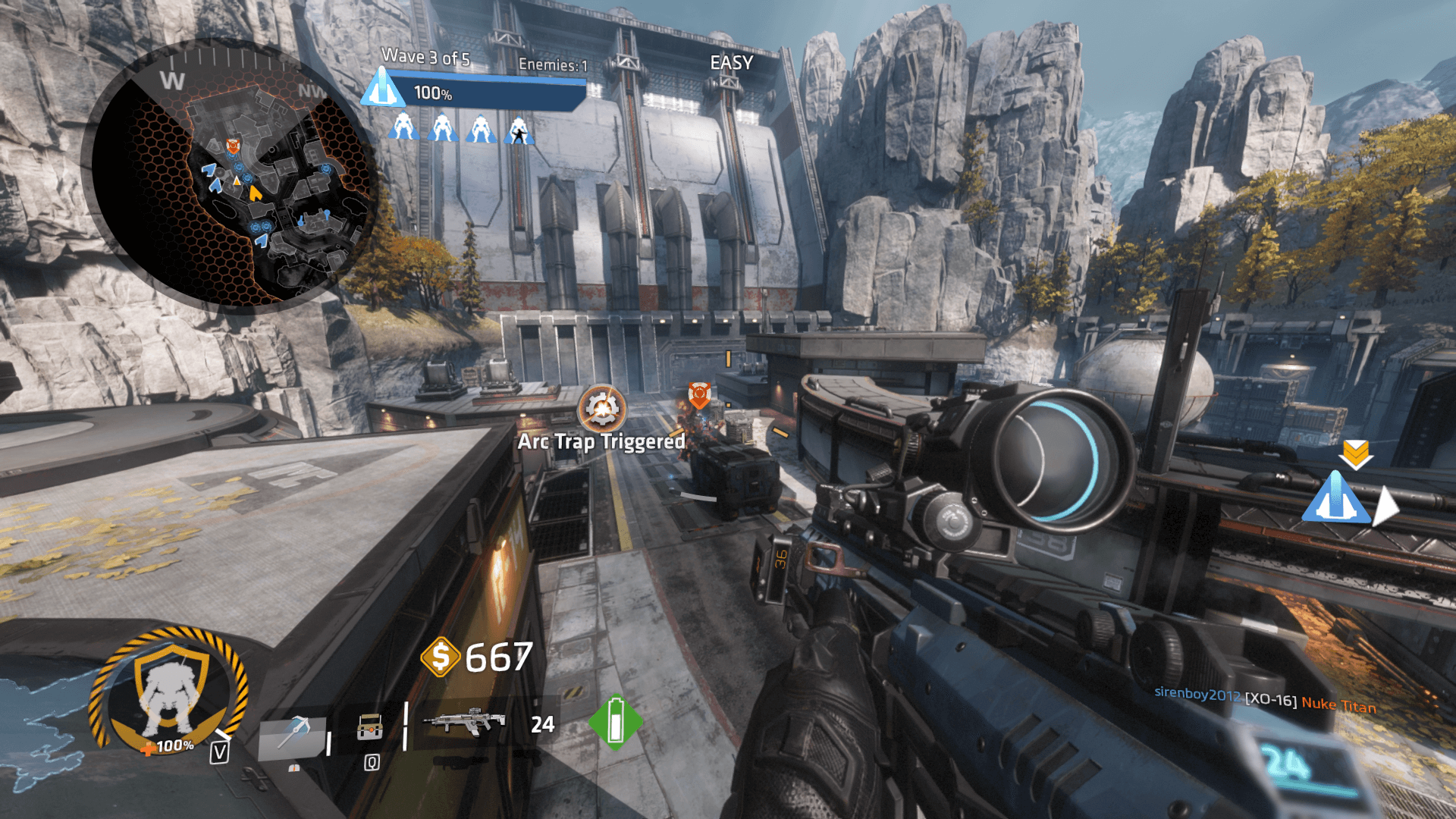
Task: Click the Arc Trap Triggered gear icon
Action: [602, 409]
